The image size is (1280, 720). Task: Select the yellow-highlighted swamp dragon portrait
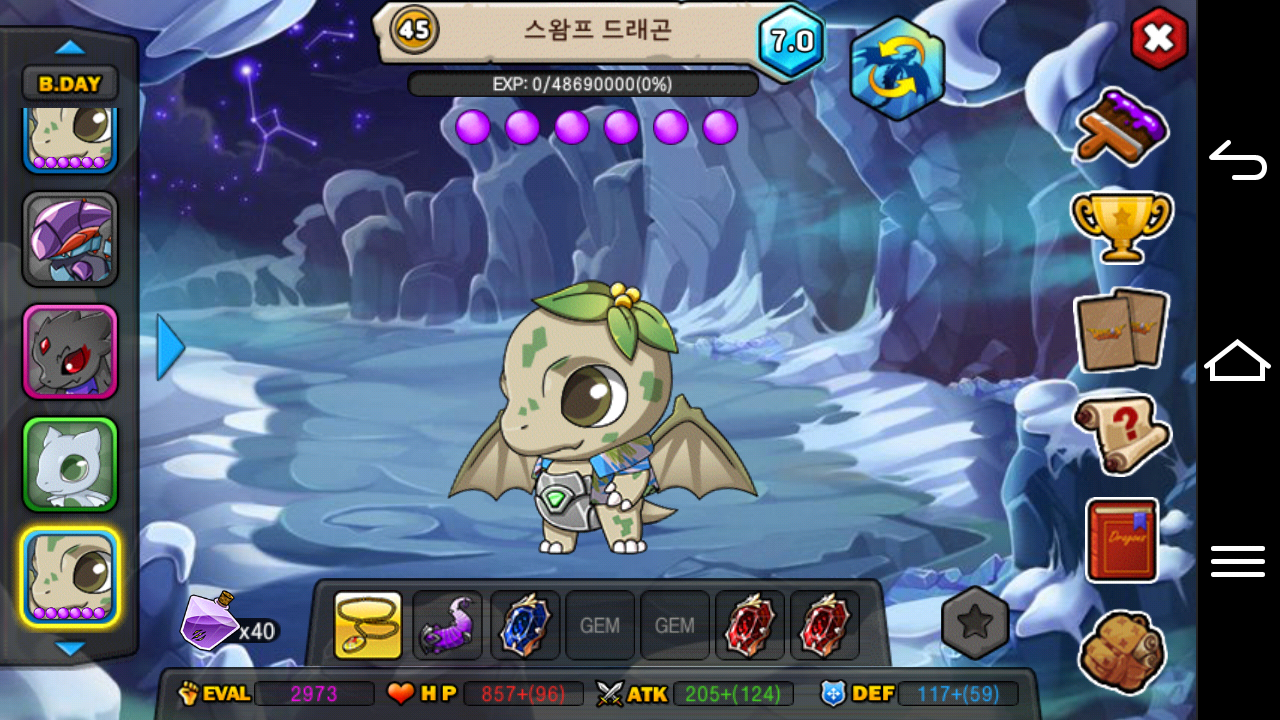coord(70,578)
